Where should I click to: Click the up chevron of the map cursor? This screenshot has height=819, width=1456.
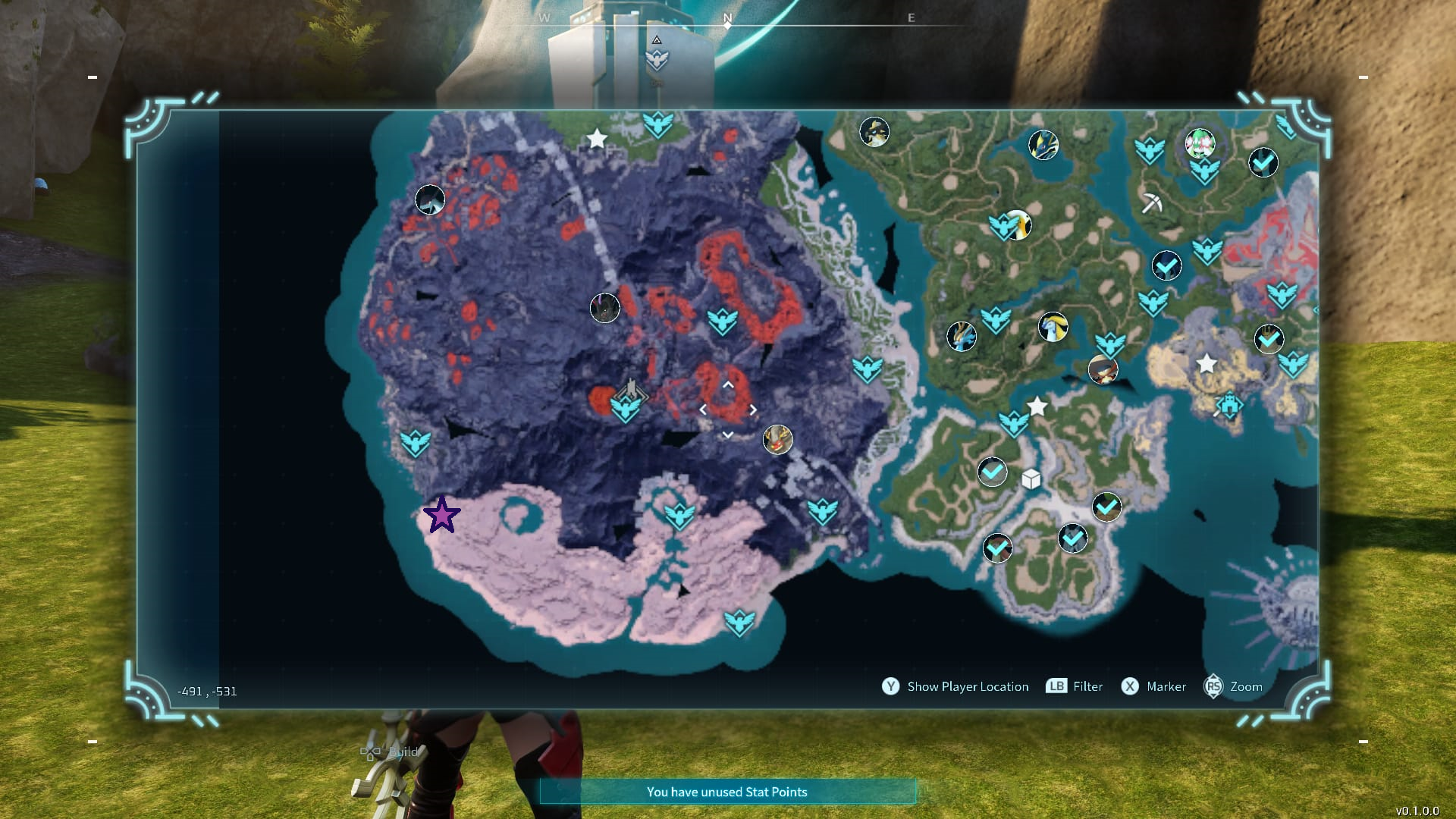[x=729, y=384]
